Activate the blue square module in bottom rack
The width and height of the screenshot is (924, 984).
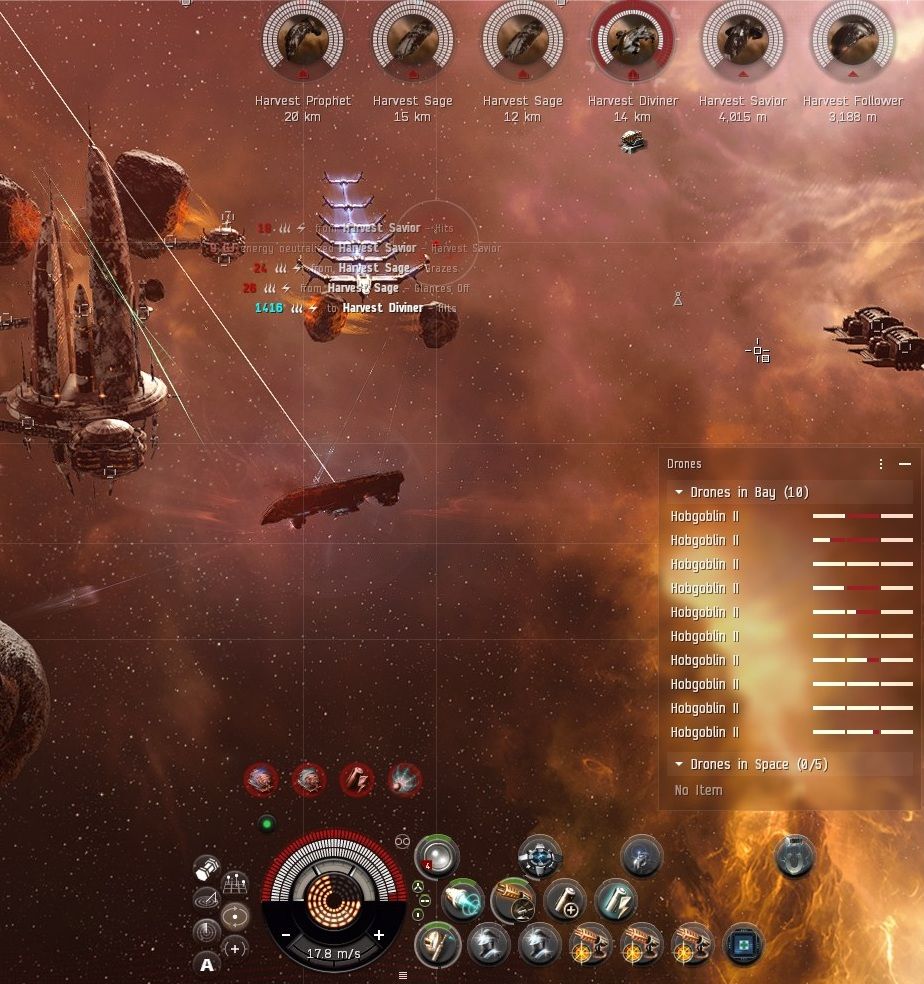point(743,945)
